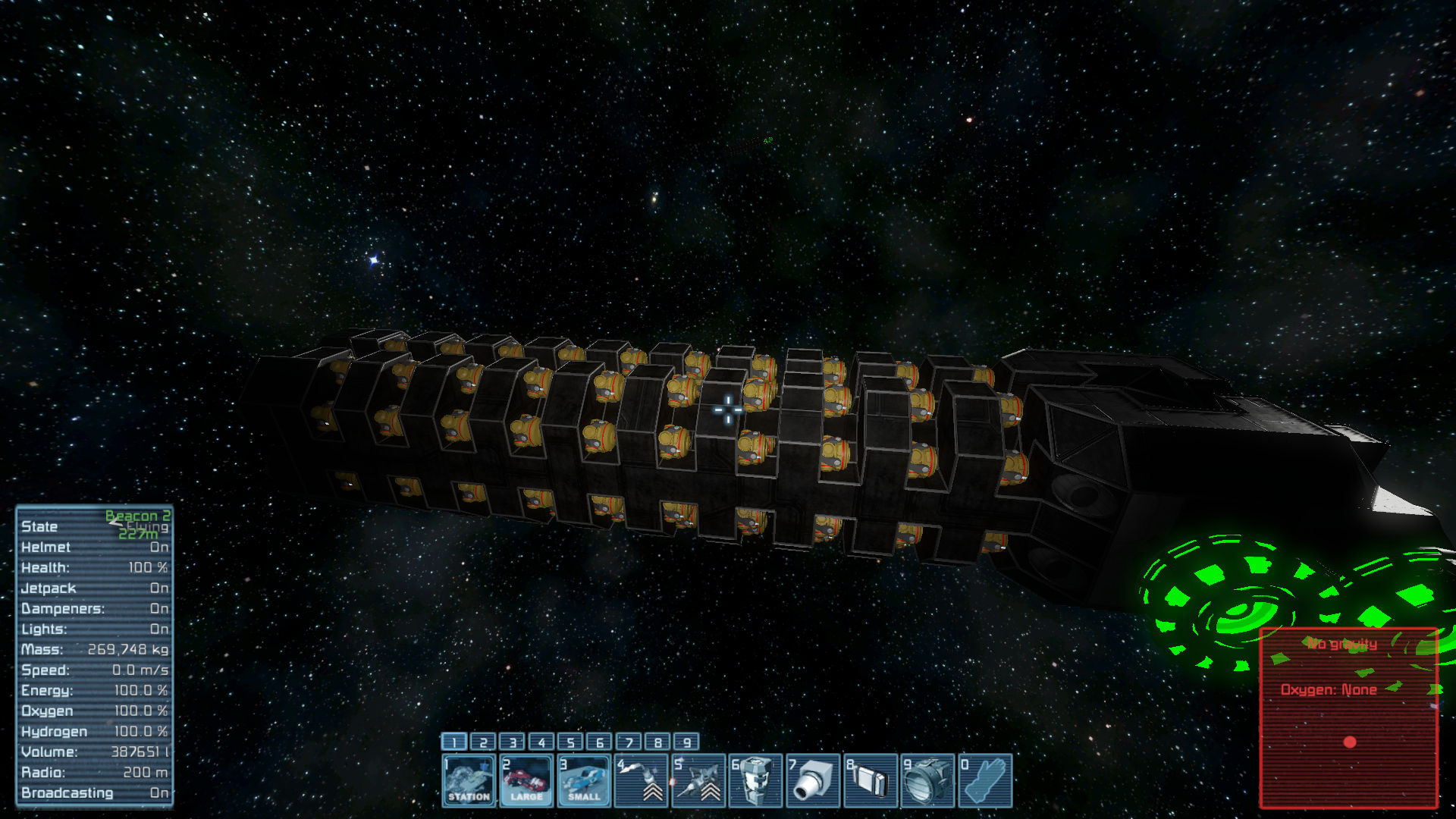Image resolution: width=1456 pixels, height=819 pixels.
Task: Switch to toolbar page 1
Action: point(454,742)
